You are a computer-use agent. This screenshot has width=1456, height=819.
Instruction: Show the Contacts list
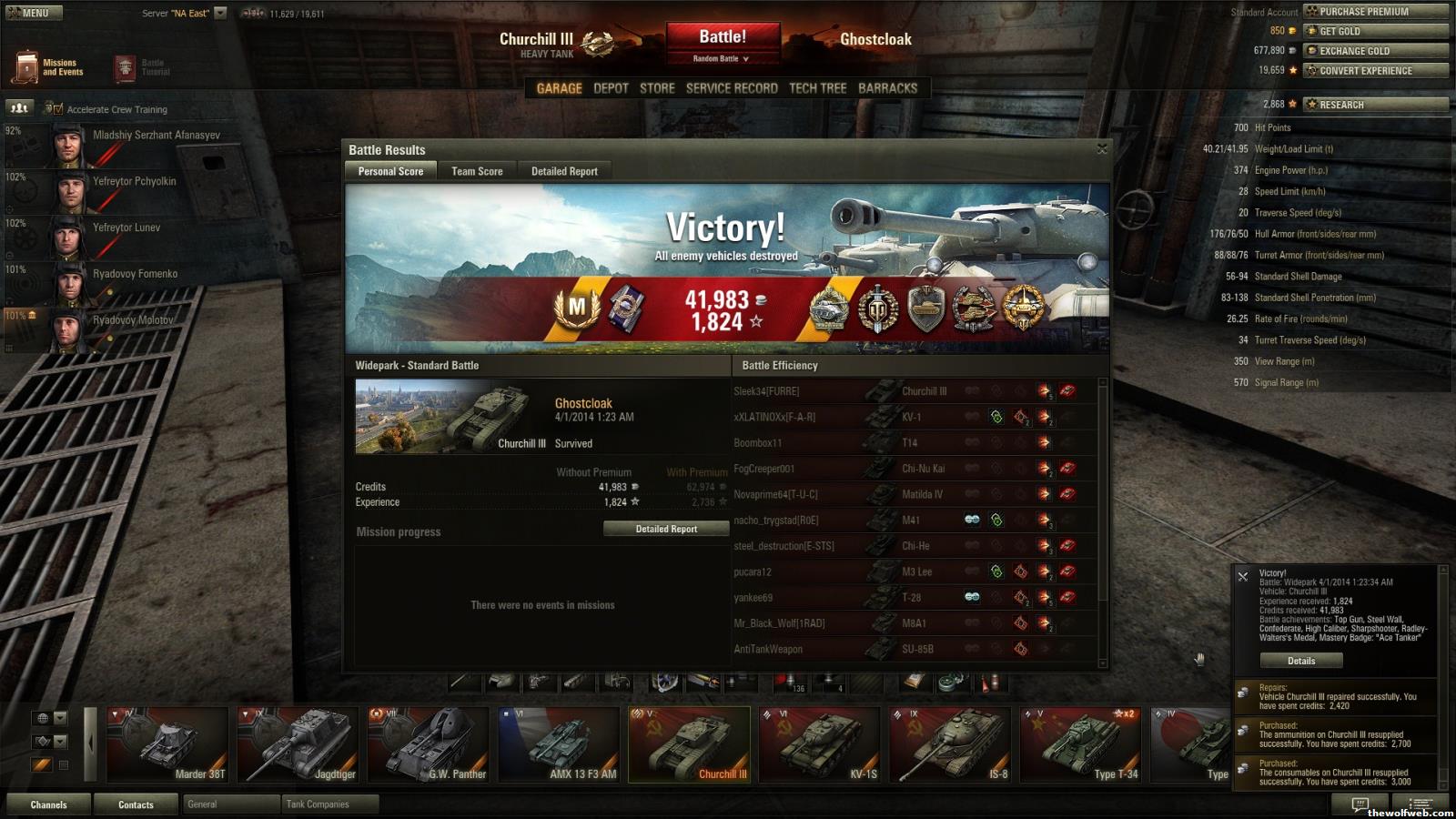pos(136,804)
